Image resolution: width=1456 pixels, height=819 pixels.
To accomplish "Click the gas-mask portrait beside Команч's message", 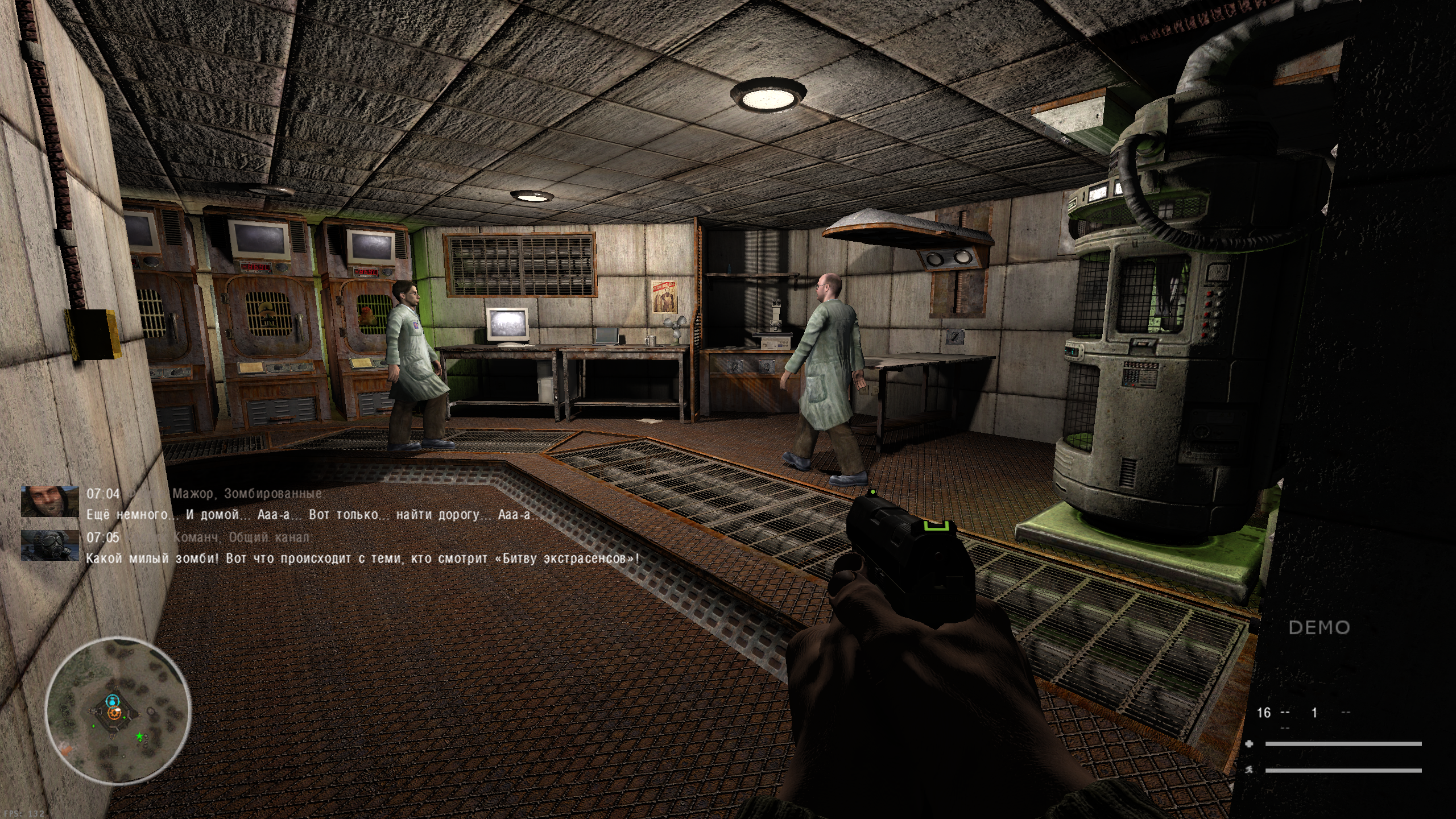I will [x=50, y=545].
